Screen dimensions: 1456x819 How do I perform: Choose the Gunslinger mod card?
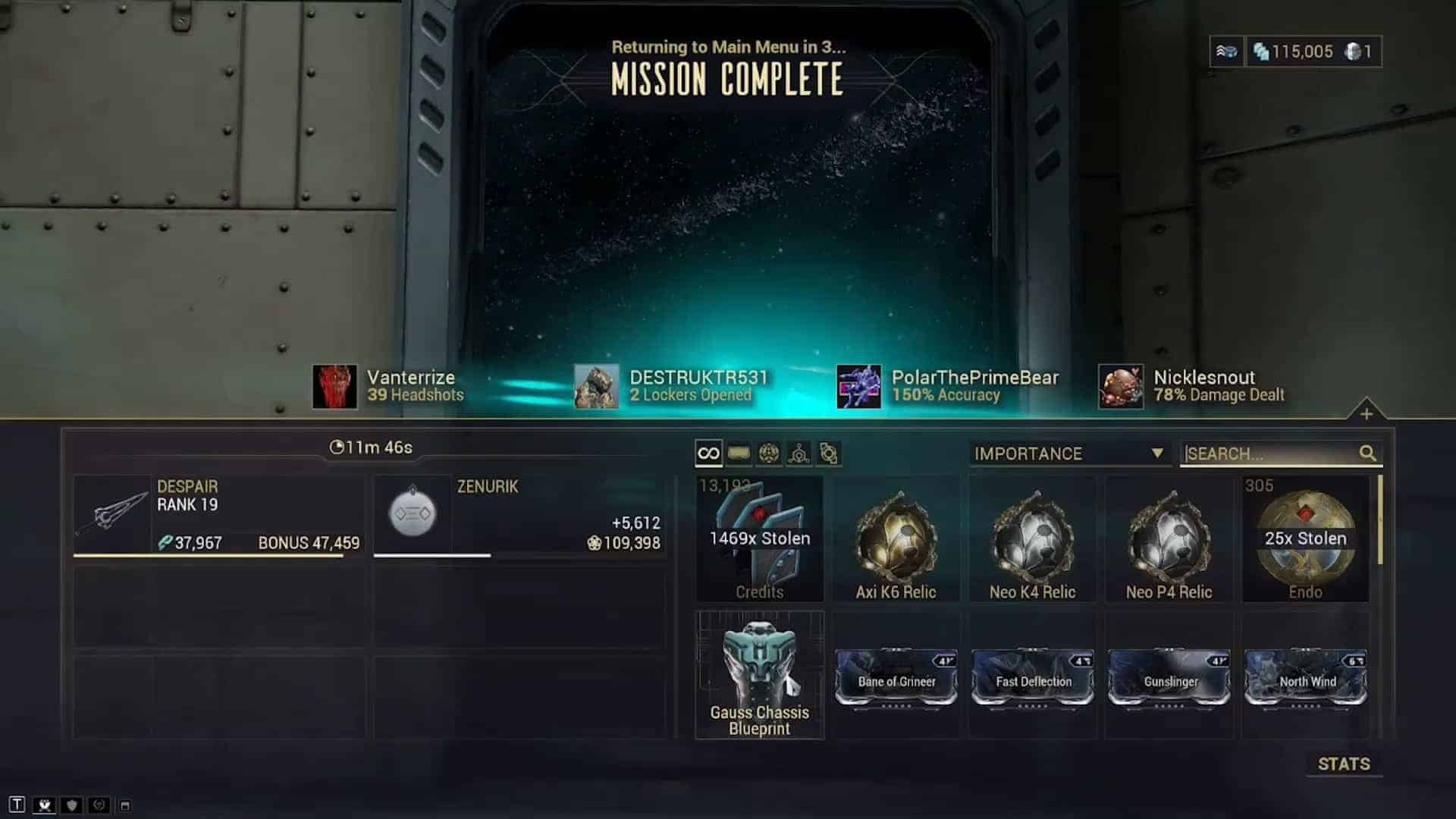tap(1169, 679)
